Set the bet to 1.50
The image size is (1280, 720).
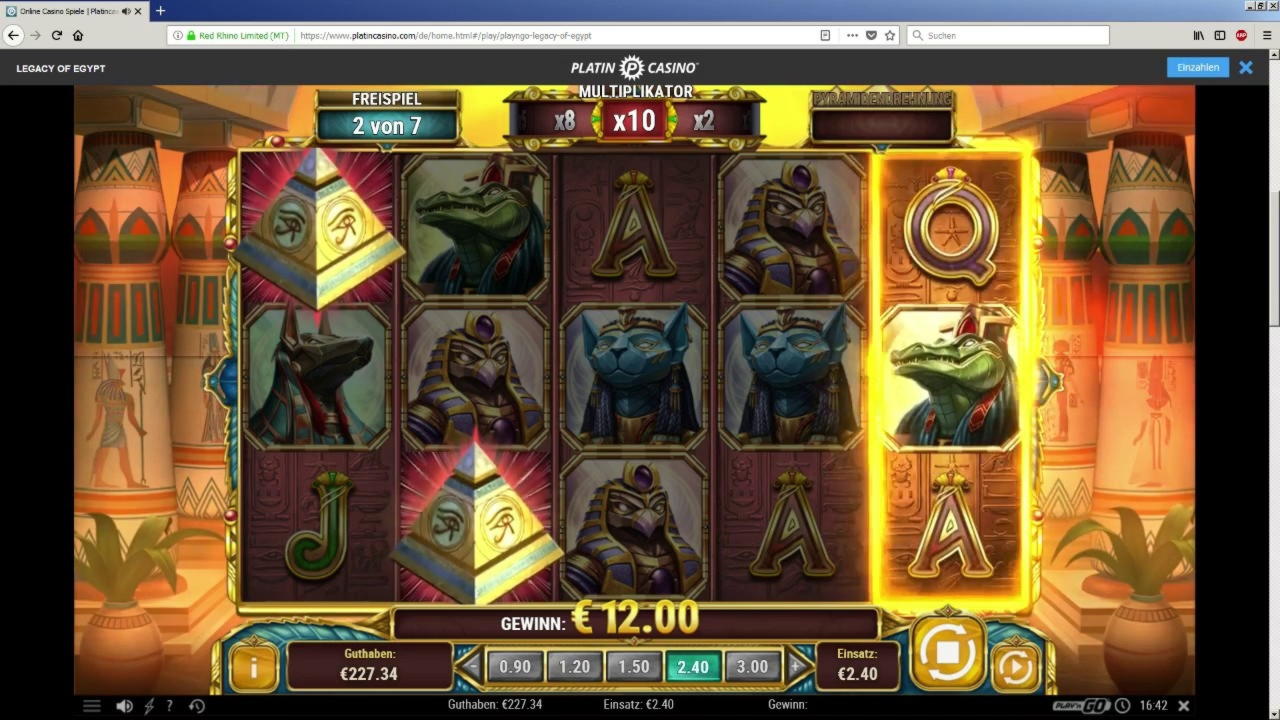coord(634,666)
